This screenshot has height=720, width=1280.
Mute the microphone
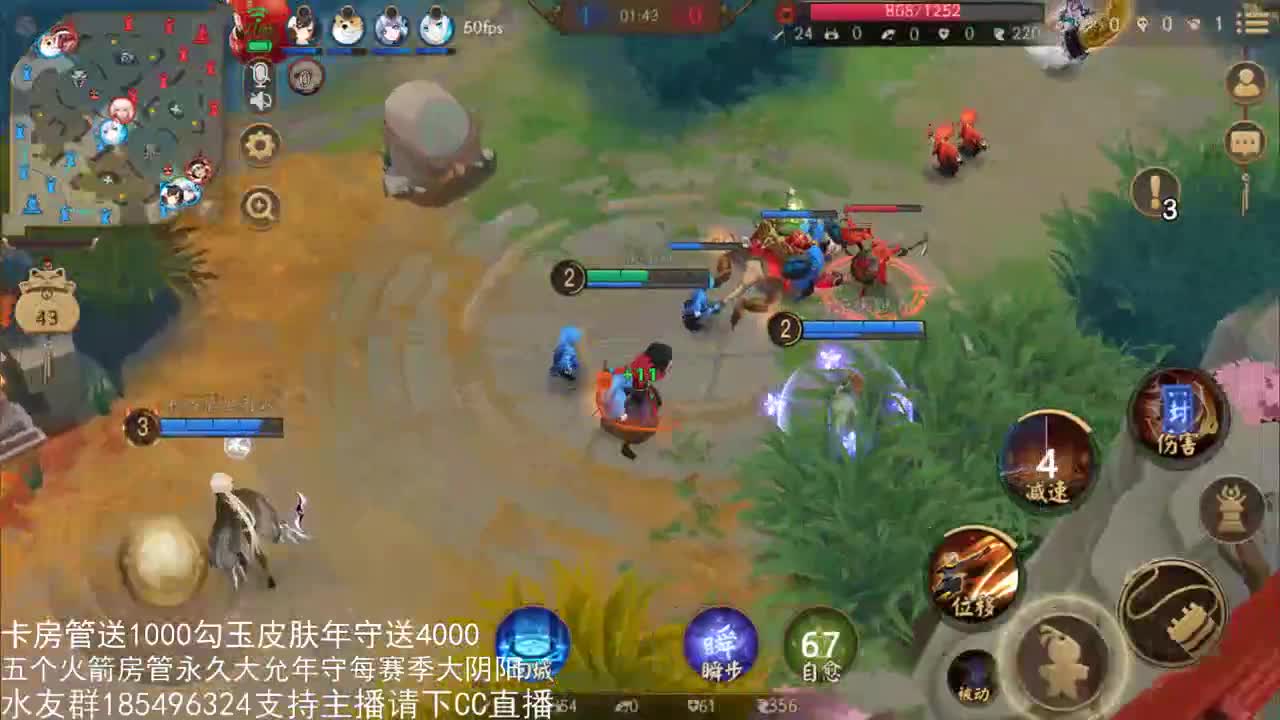(x=263, y=75)
